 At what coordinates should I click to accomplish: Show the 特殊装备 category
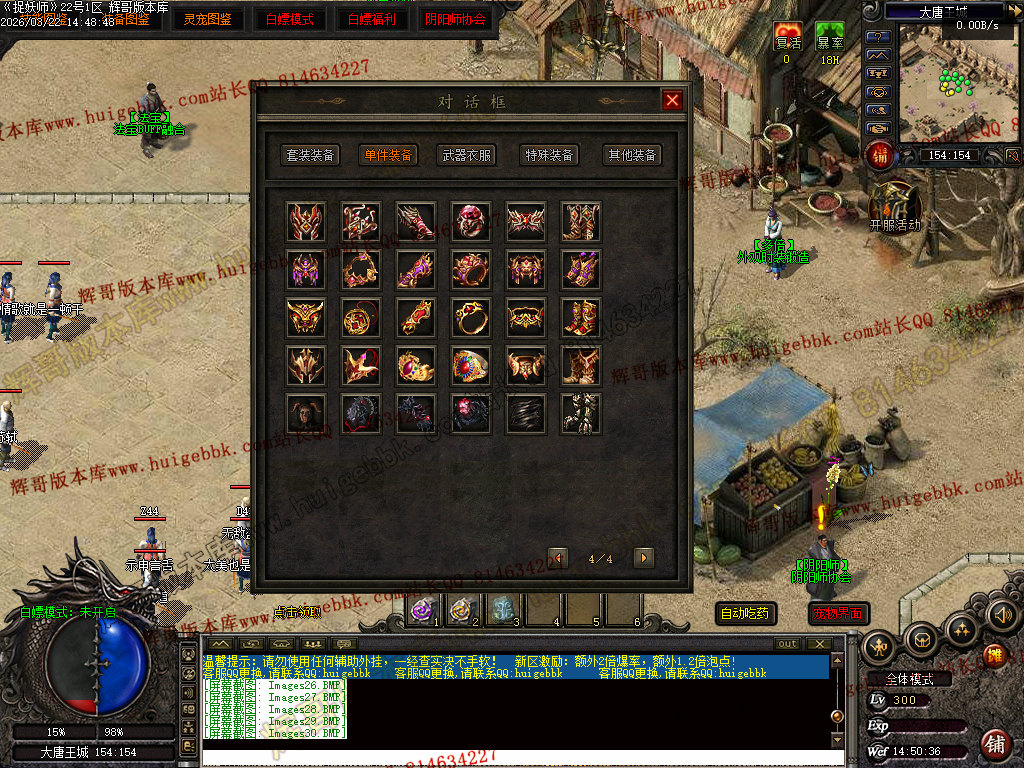(549, 155)
